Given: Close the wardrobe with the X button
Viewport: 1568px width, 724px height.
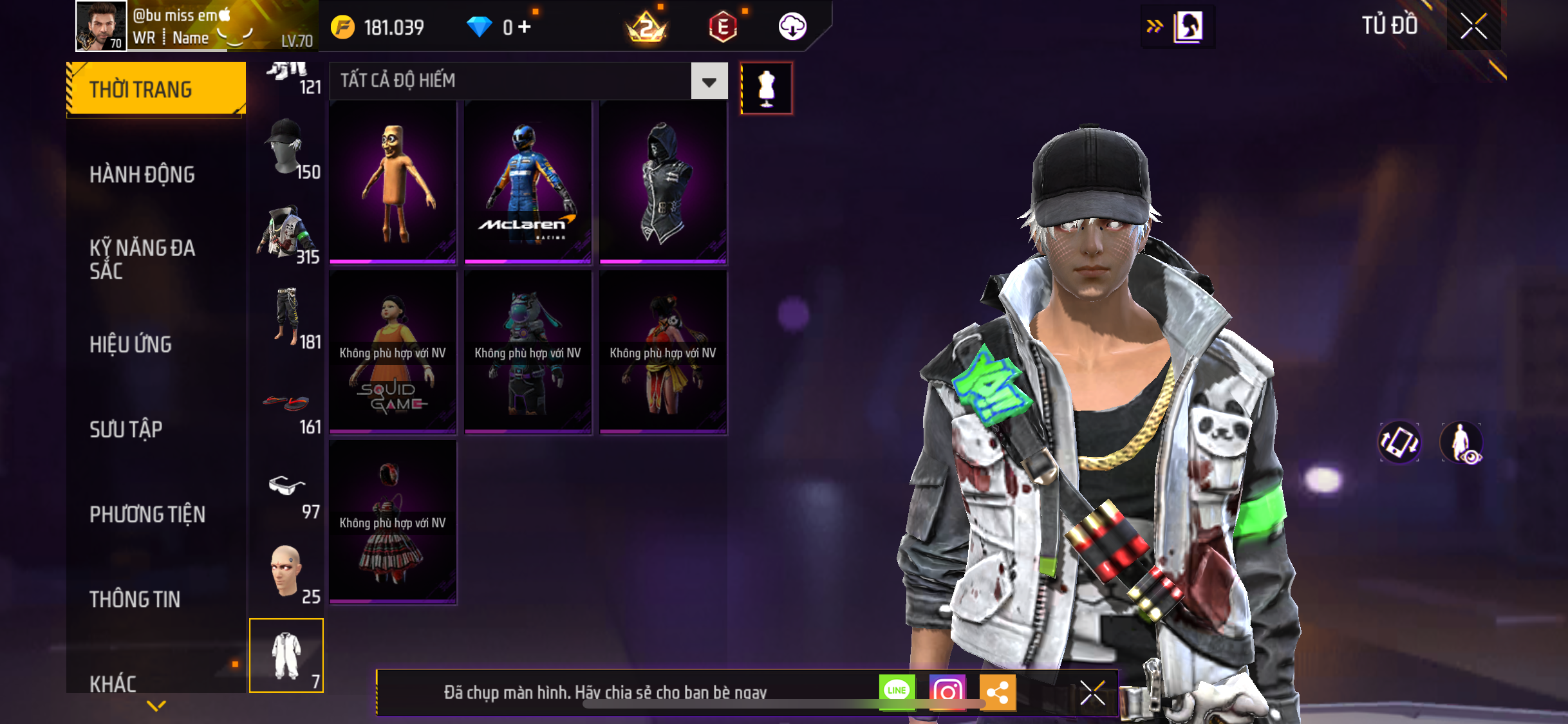Looking at the screenshot, I should [1473, 26].
